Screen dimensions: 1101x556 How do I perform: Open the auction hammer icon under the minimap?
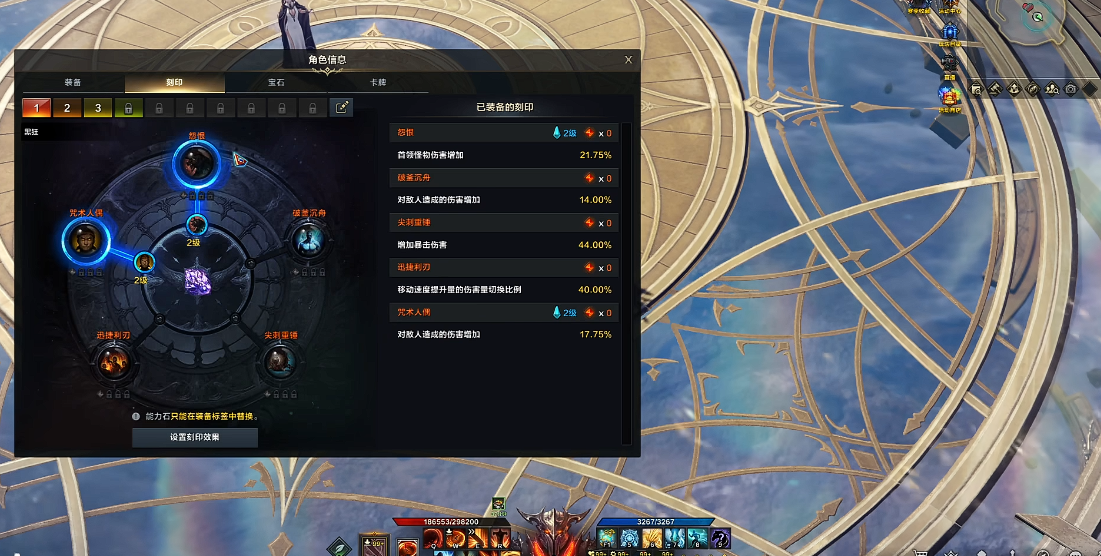(x=996, y=89)
